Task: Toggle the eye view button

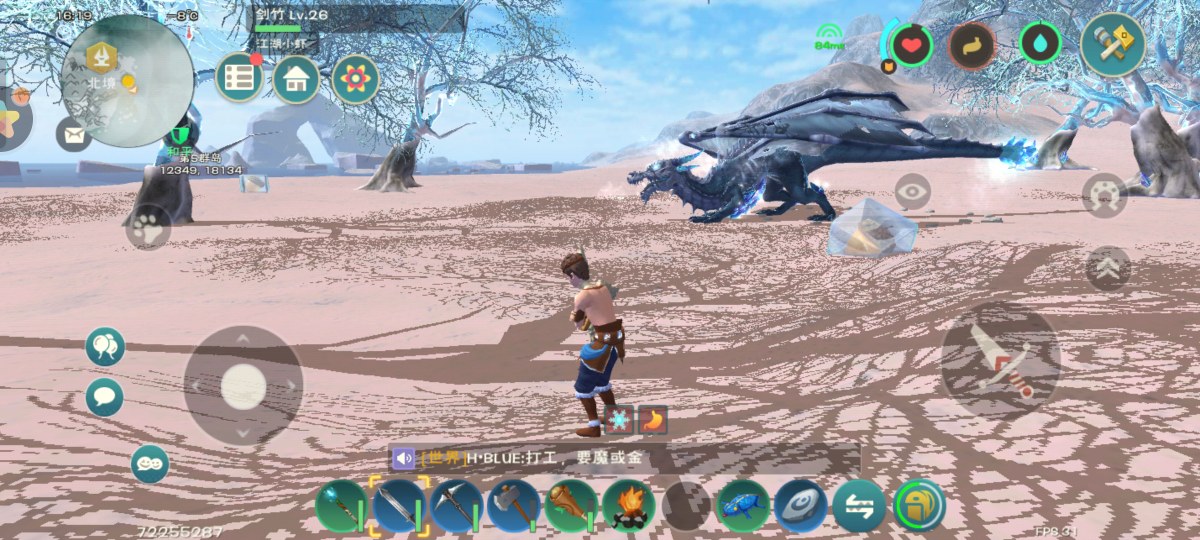Action: [912, 189]
